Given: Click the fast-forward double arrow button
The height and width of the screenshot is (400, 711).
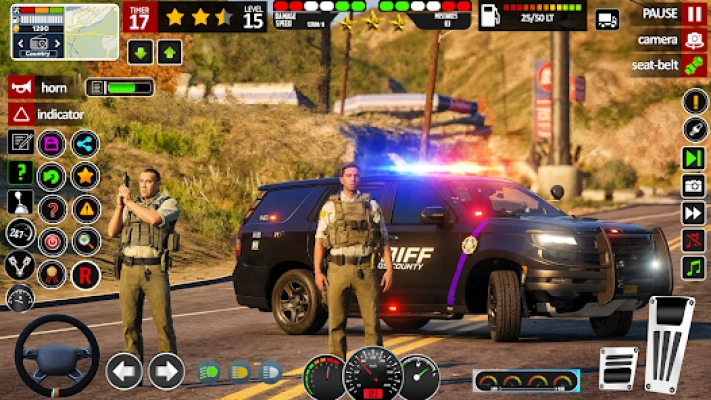Looking at the screenshot, I should 694,213.
